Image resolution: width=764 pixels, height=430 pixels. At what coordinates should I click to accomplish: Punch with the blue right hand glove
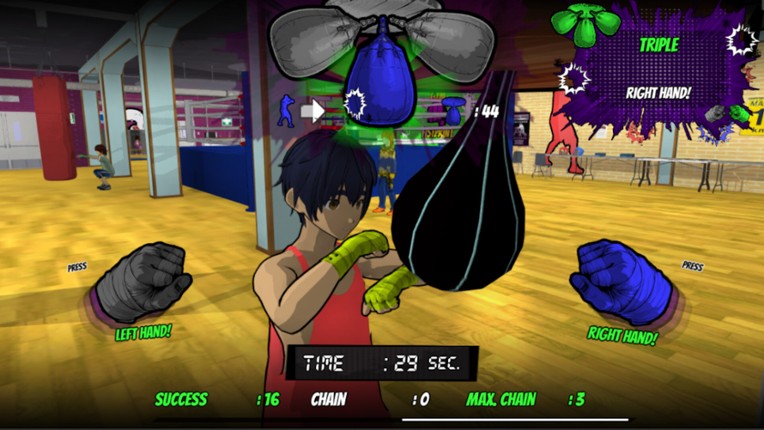coord(621,283)
